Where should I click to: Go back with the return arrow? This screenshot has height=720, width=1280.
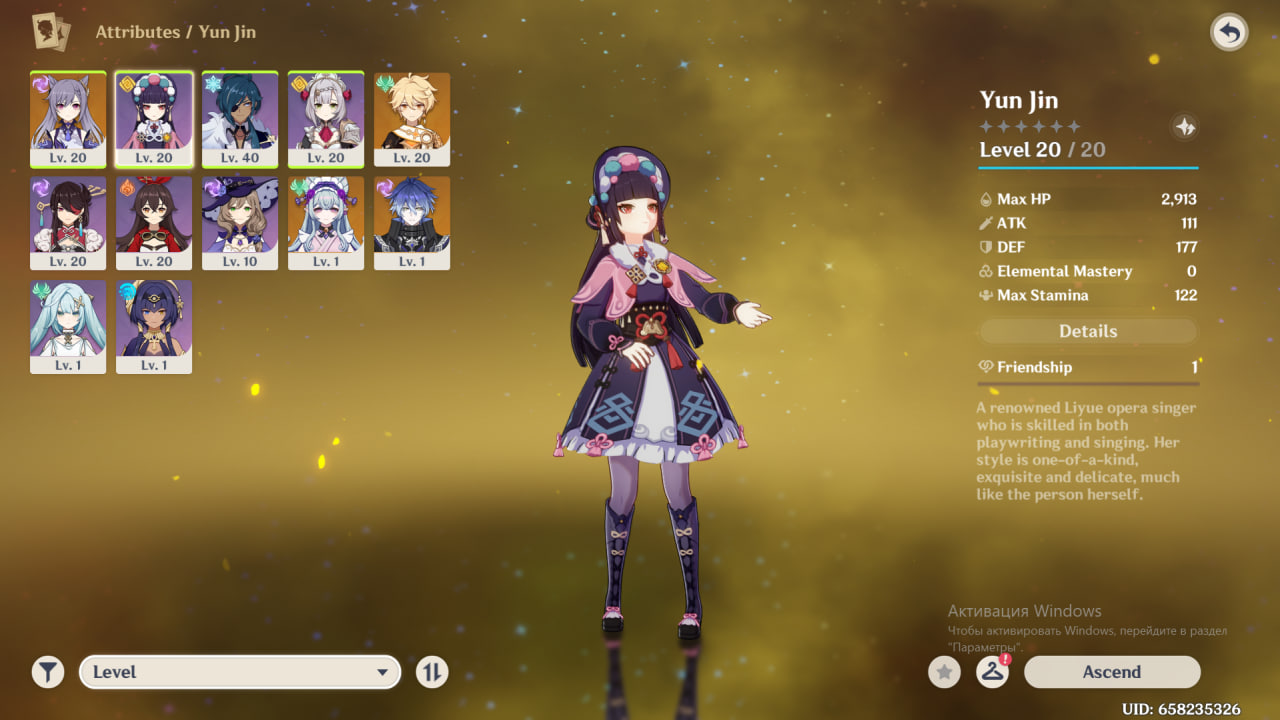coord(1229,33)
